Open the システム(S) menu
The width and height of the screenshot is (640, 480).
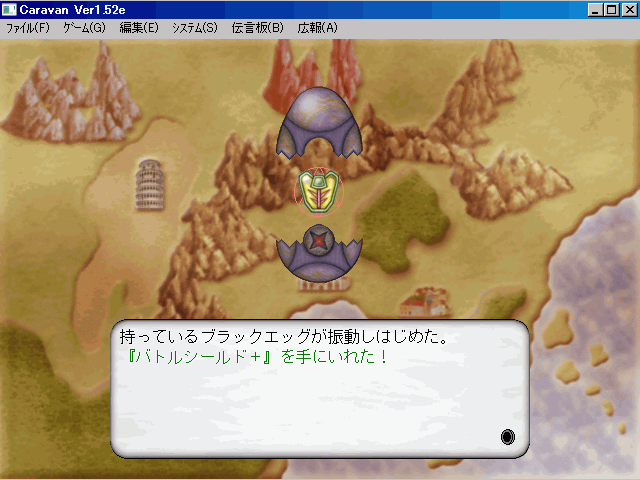tap(194, 28)
